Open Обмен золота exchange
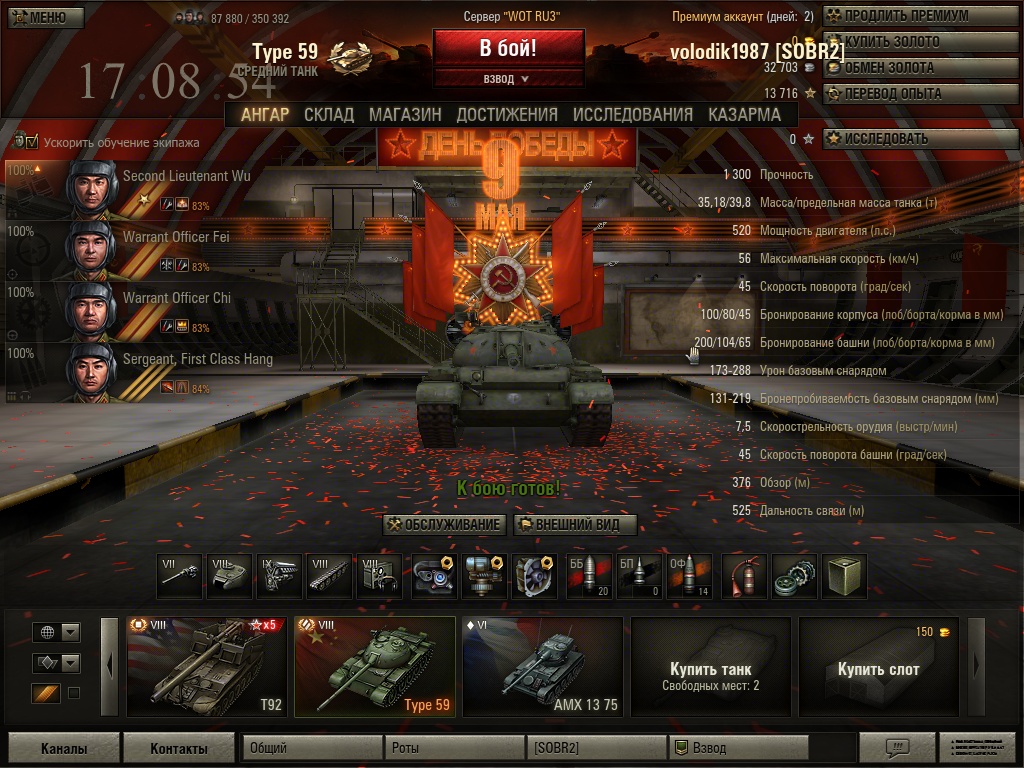 [905, 68]
